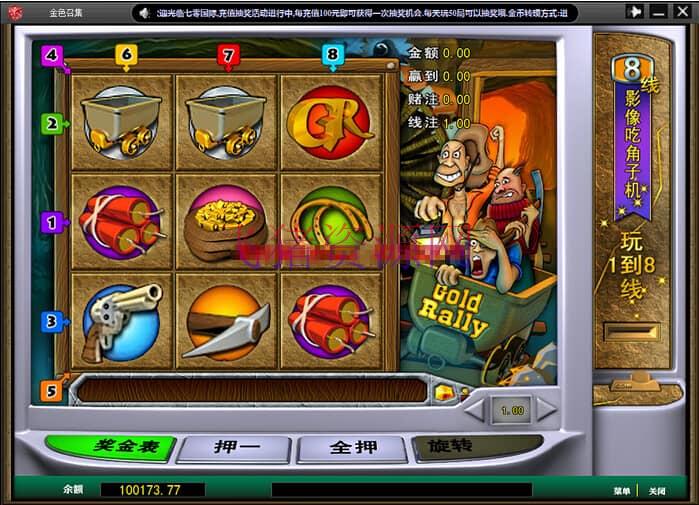Increase the line bet with right arrow
The height and width of the screenshot is (505, 699).
point(547,409)
